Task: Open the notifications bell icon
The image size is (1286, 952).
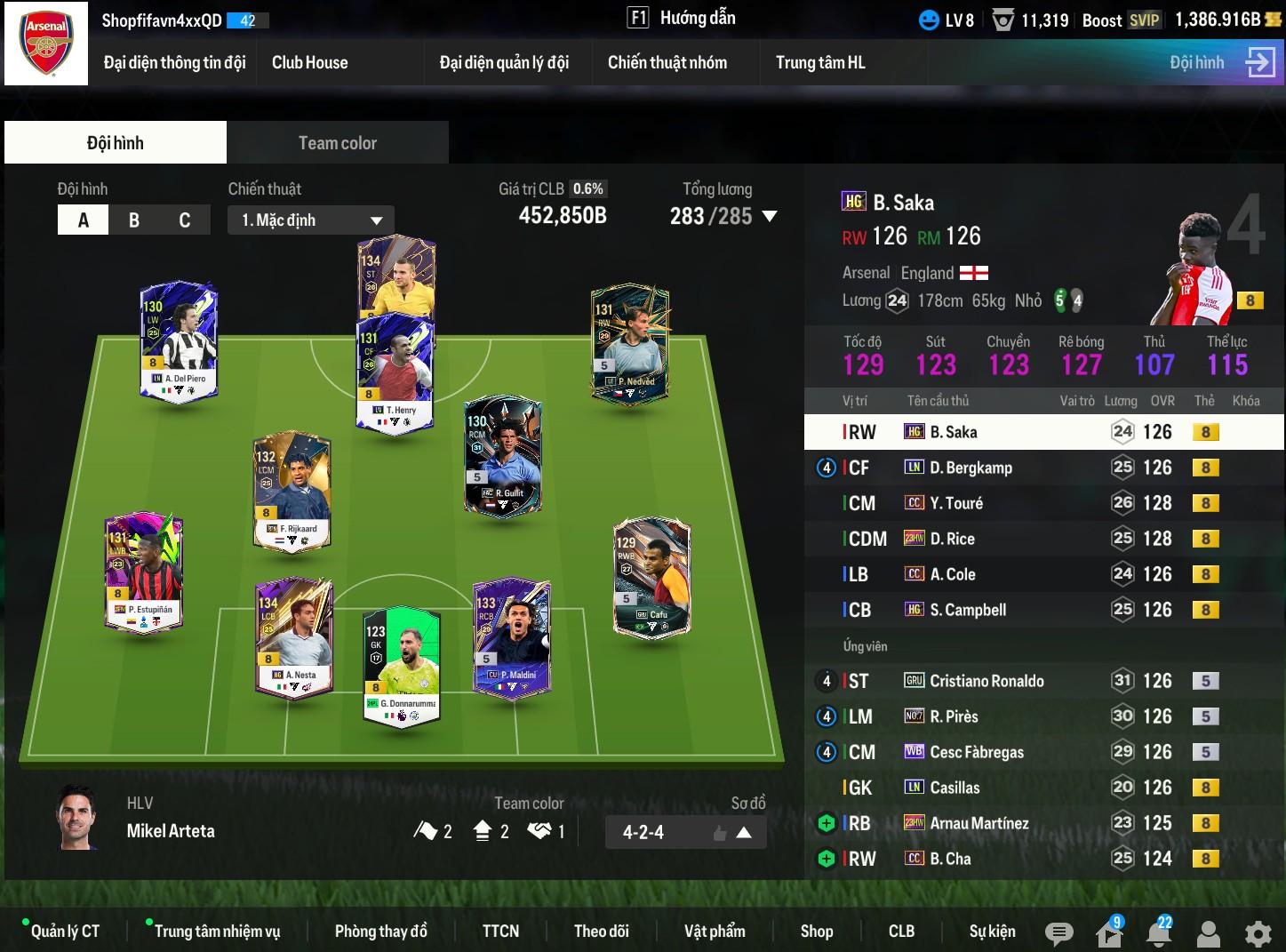Action: tap(1158, 932)
